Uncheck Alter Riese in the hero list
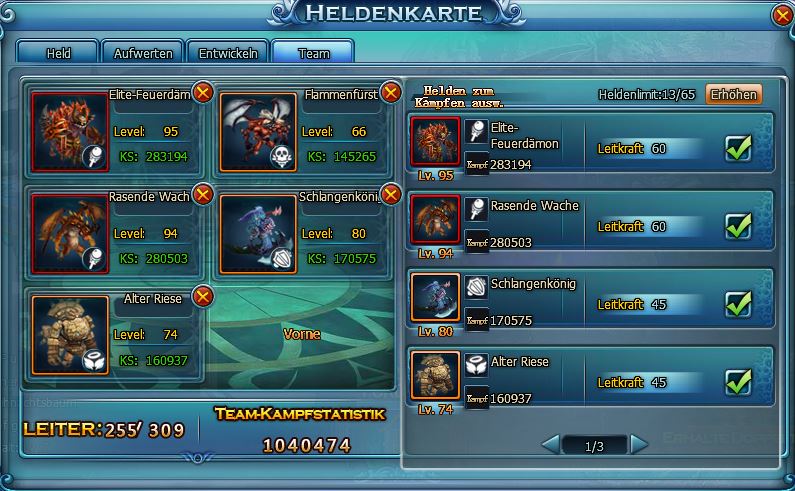This screenshot has height=491, width=795. tap(738, 381)
